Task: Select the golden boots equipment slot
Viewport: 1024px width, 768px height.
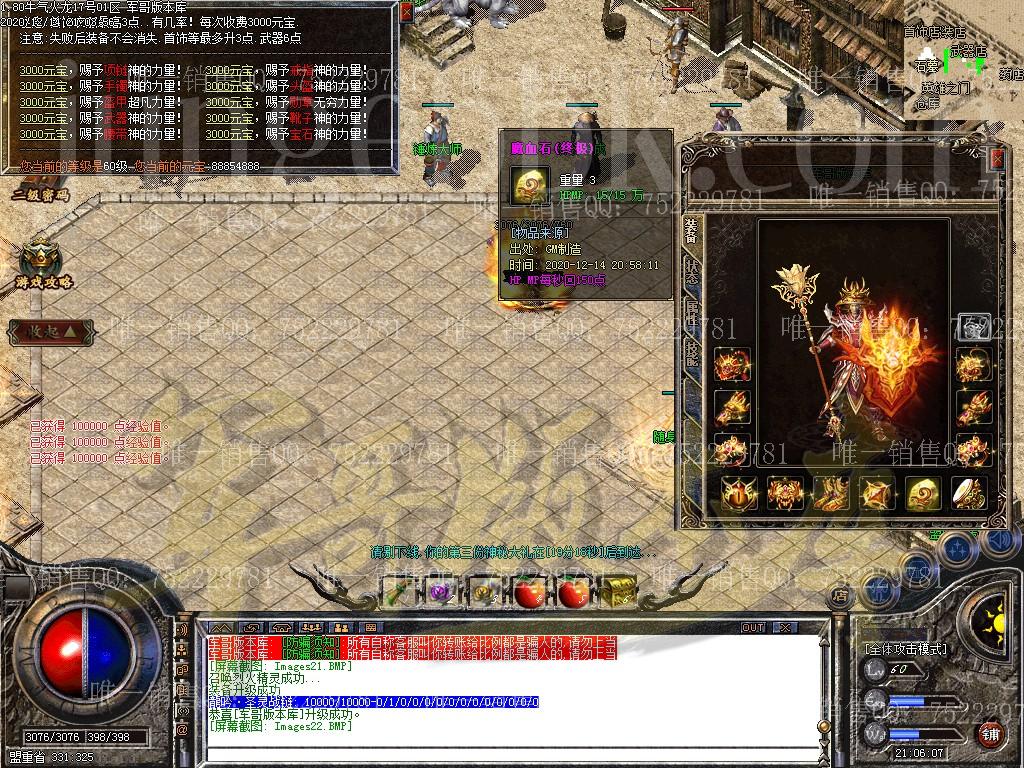Action: pyautogui.click(x=832, y=492)
